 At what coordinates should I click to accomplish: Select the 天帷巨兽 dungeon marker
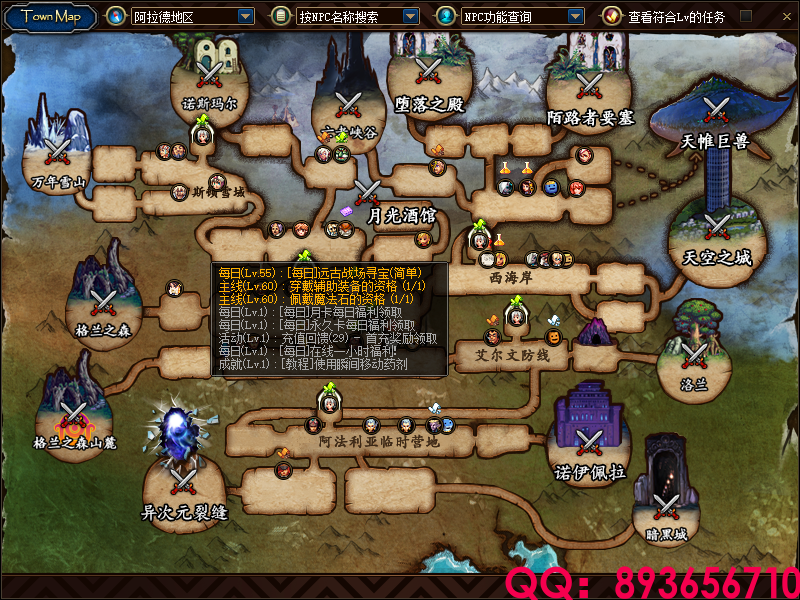pyautogui.click(x=715, y=109)
